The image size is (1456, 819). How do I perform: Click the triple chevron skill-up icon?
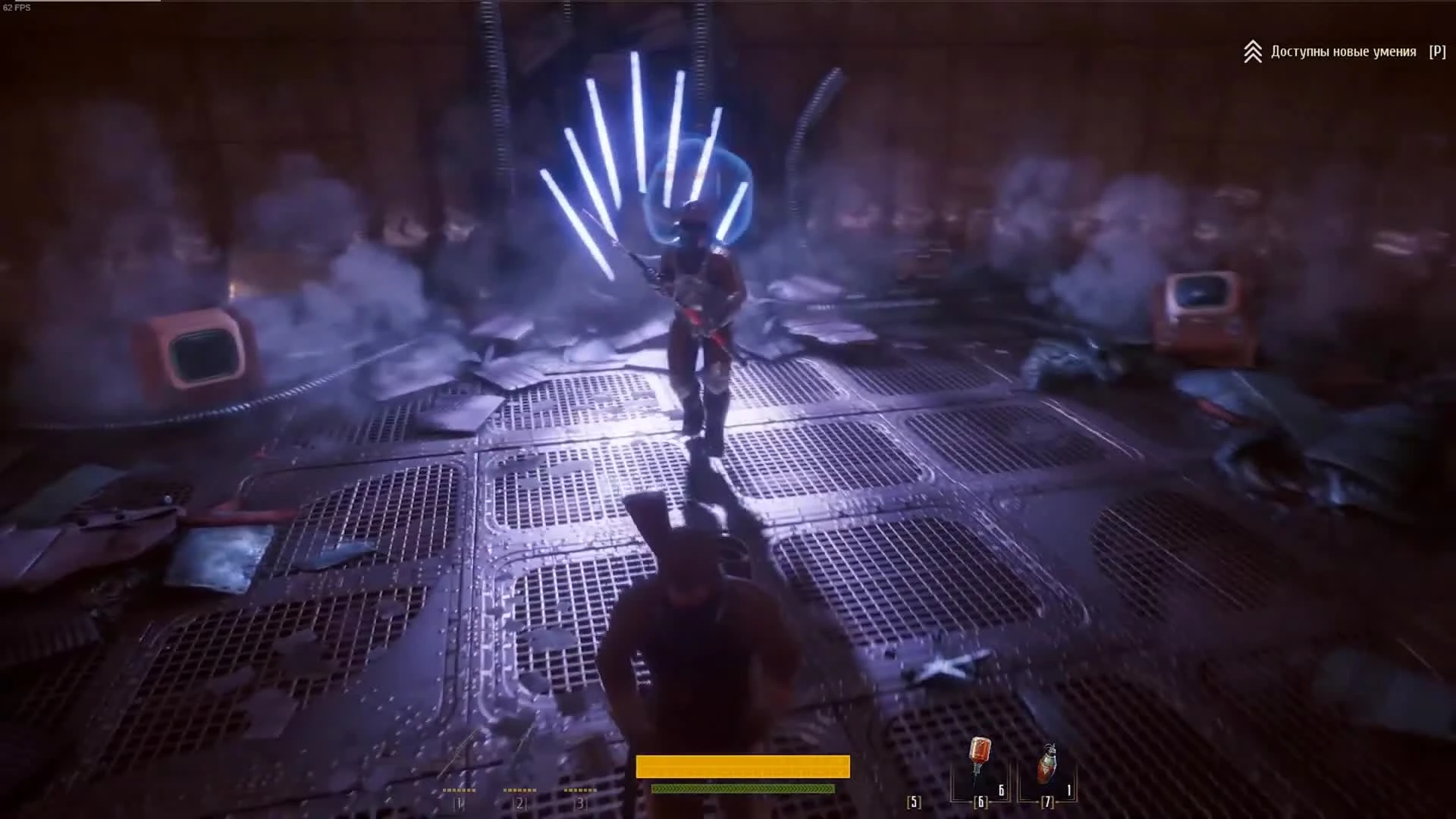pyautogui.click(x=1253, y=51)
